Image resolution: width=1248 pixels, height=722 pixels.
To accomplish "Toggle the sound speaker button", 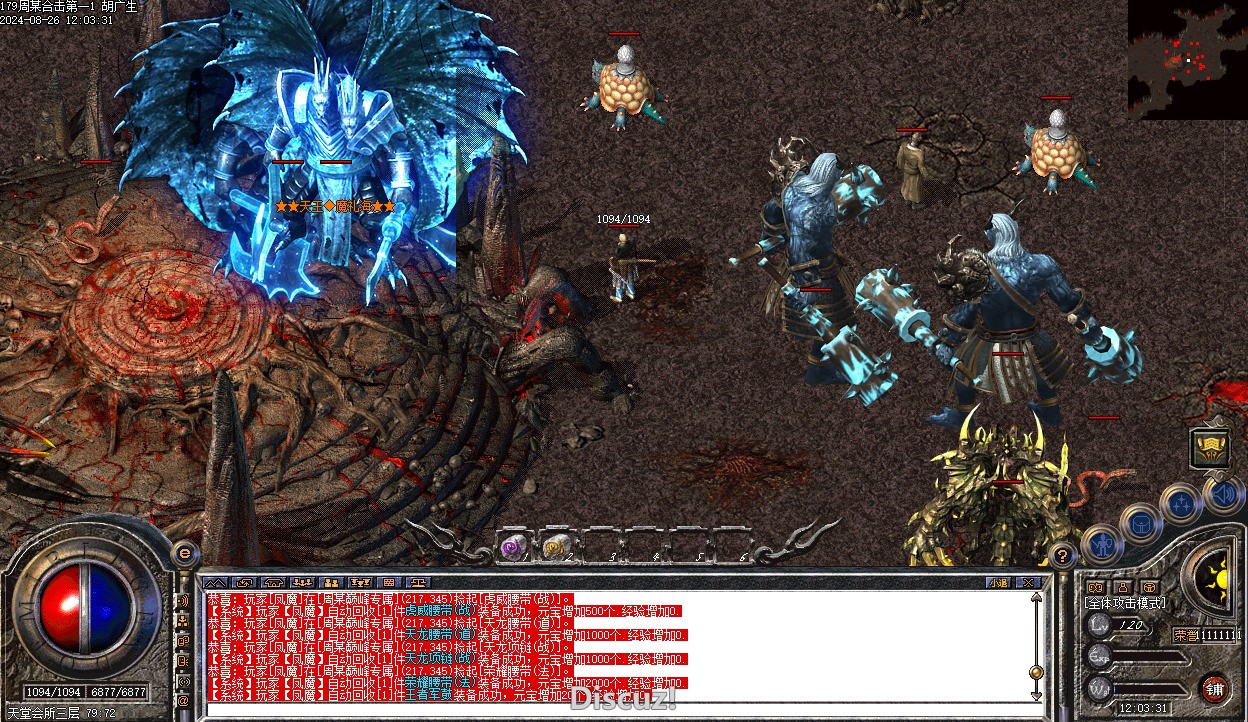I will (x=1223, y=495).
